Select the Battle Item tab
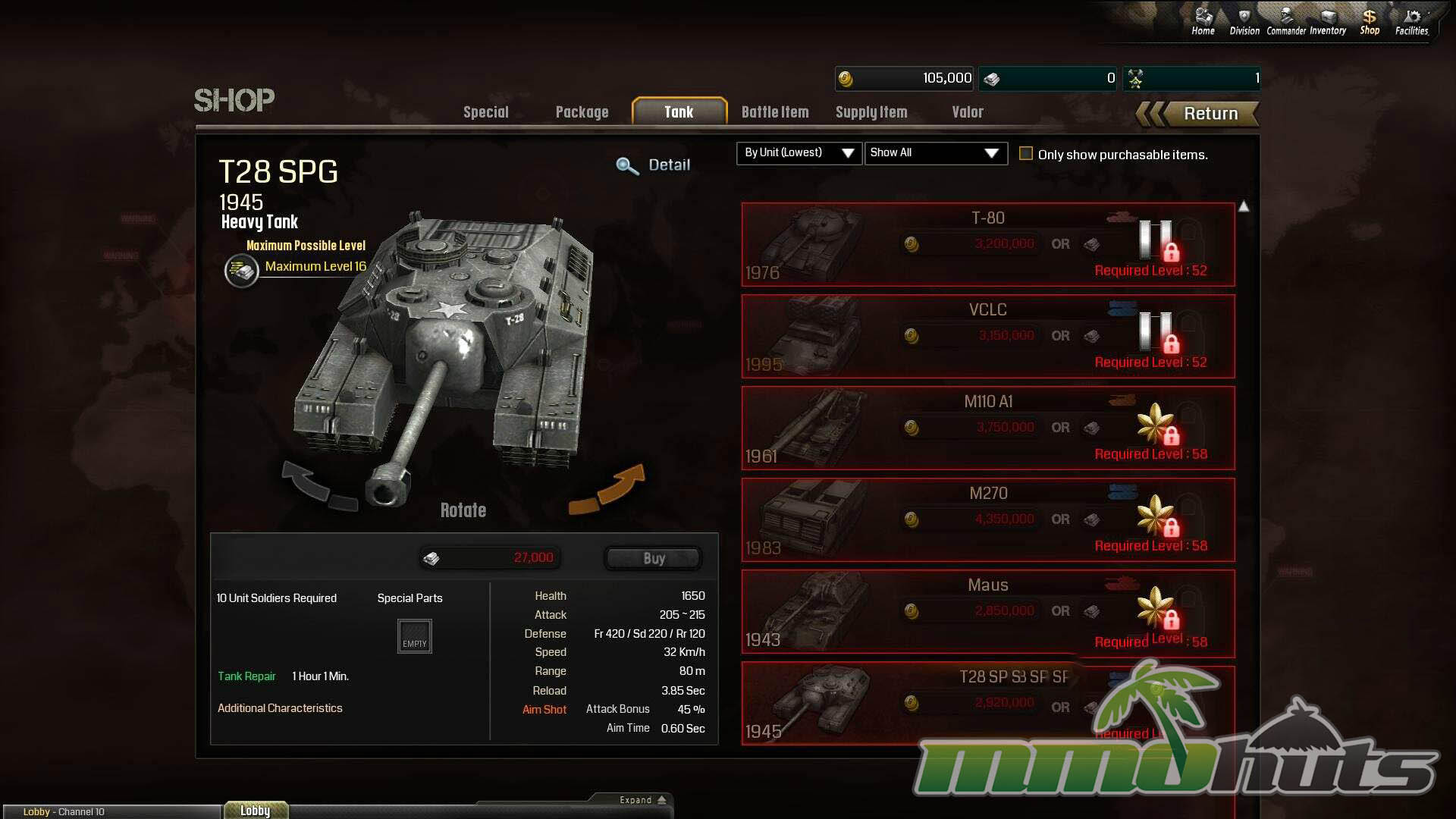 tap(775, 112)
